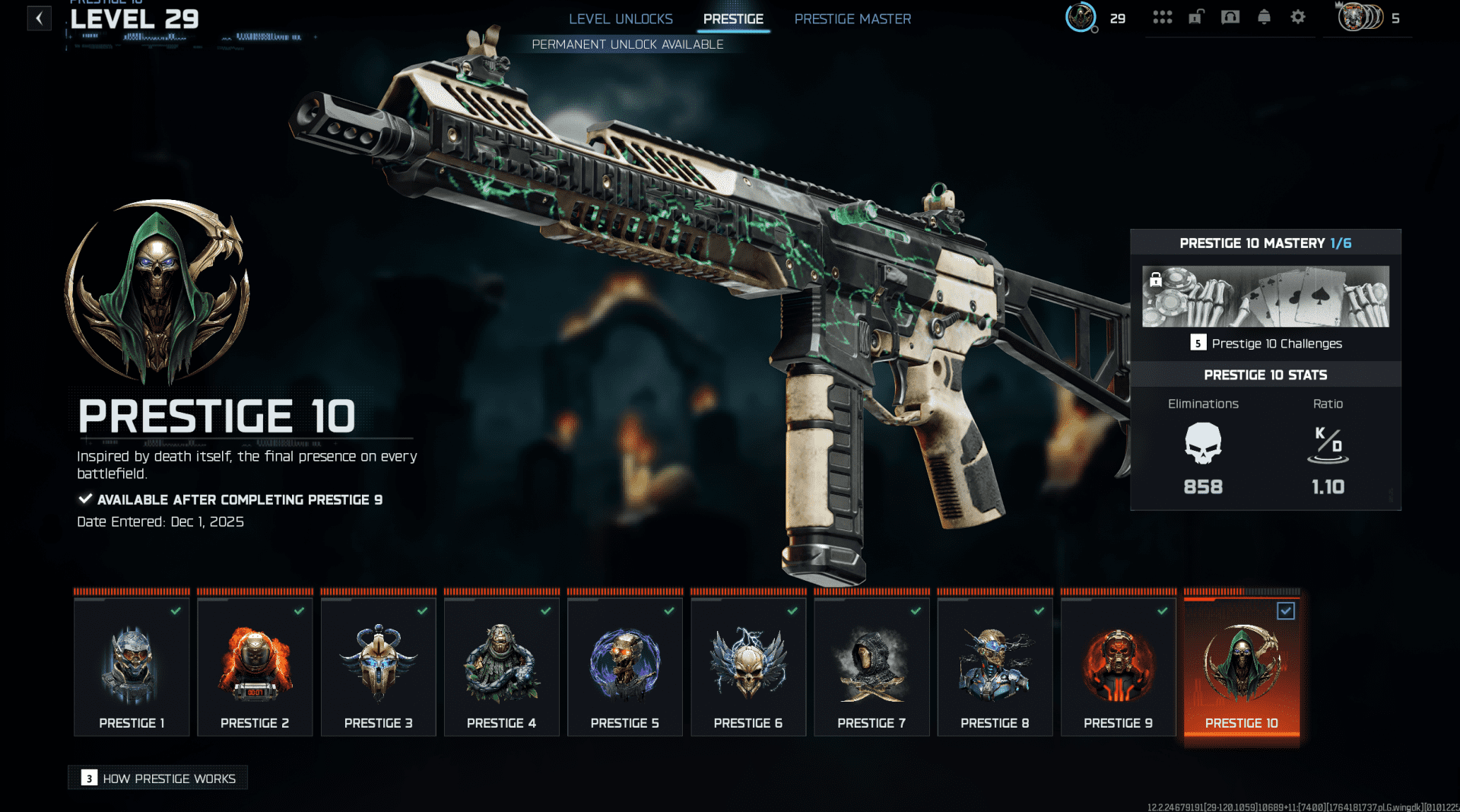Open settings via the gear icon

tap(1298, 17)
